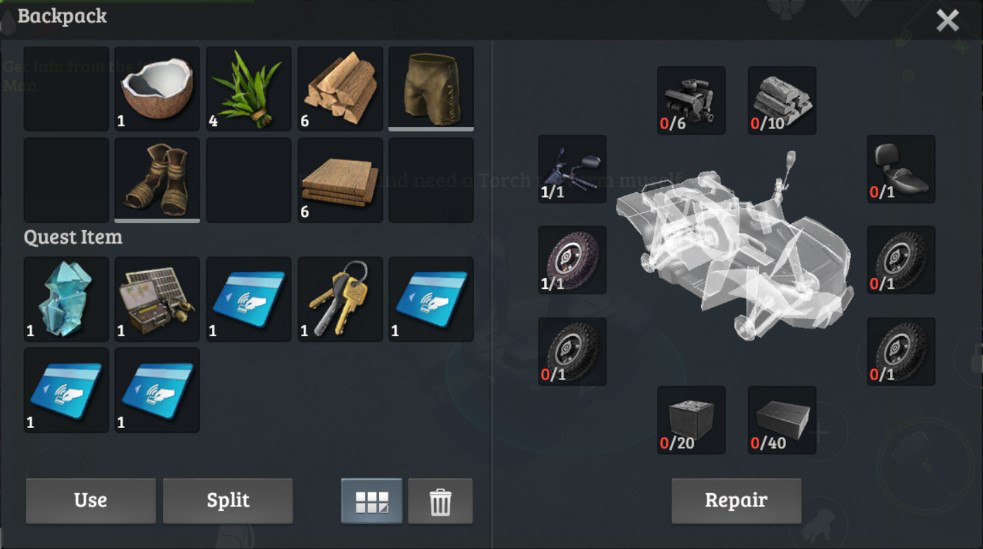
Task: Choose the metal ingots part requiring 10
Action: [782, 100]
